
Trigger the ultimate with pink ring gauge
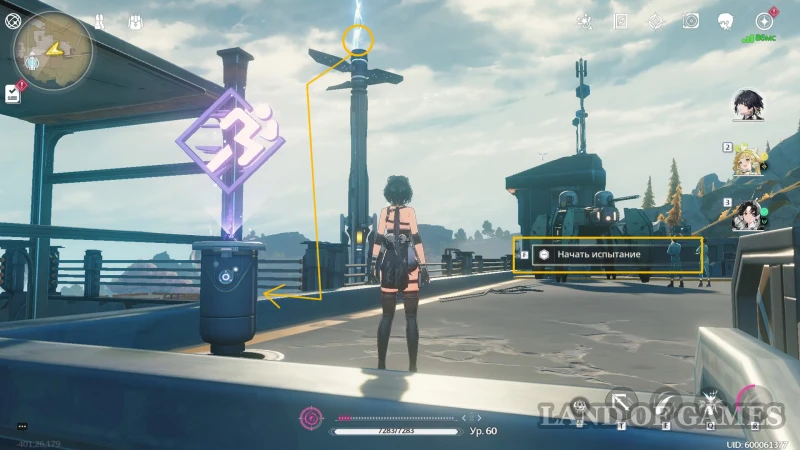[x=755, y=403]
